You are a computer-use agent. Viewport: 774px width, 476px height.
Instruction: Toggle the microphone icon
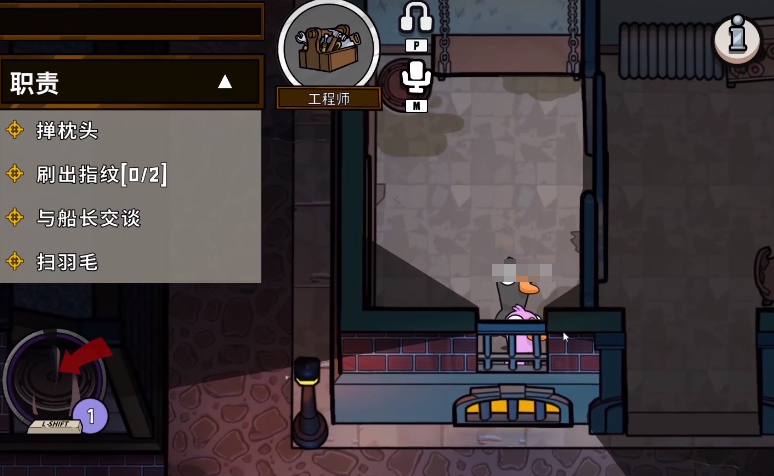pyautogui.click(x=415, y=78)
